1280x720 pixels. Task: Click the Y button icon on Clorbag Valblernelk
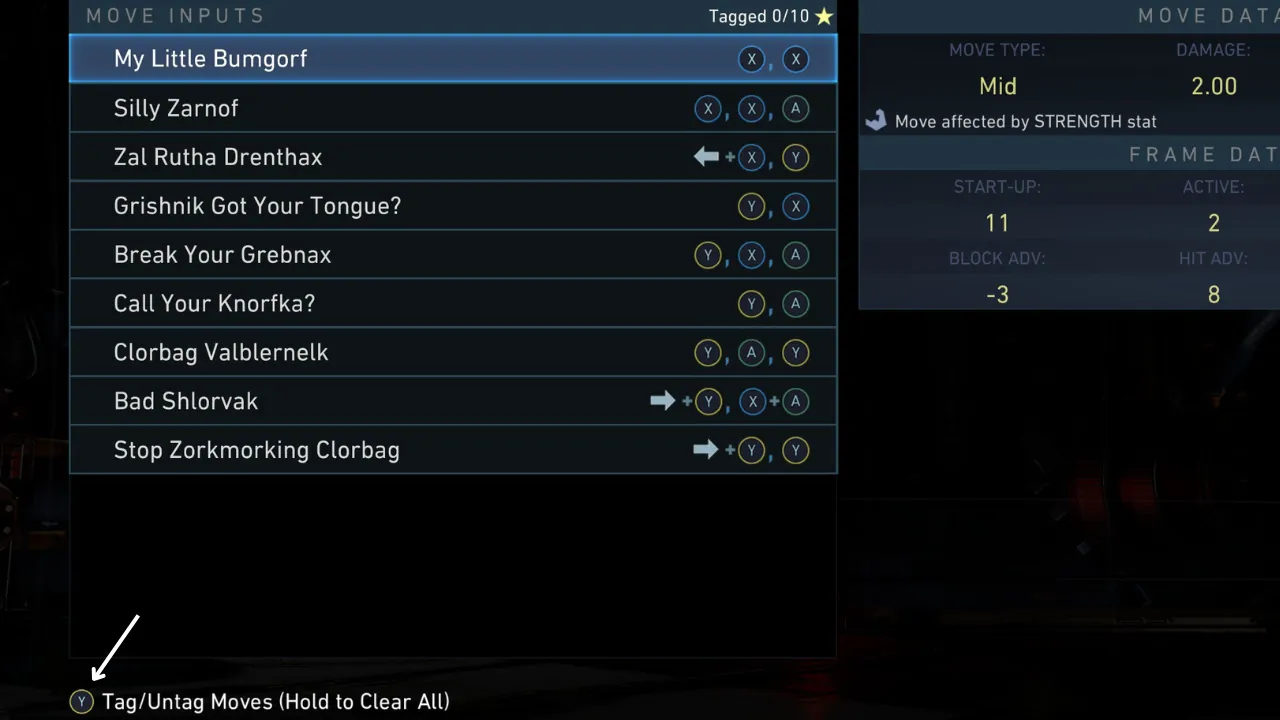(708, 352)
